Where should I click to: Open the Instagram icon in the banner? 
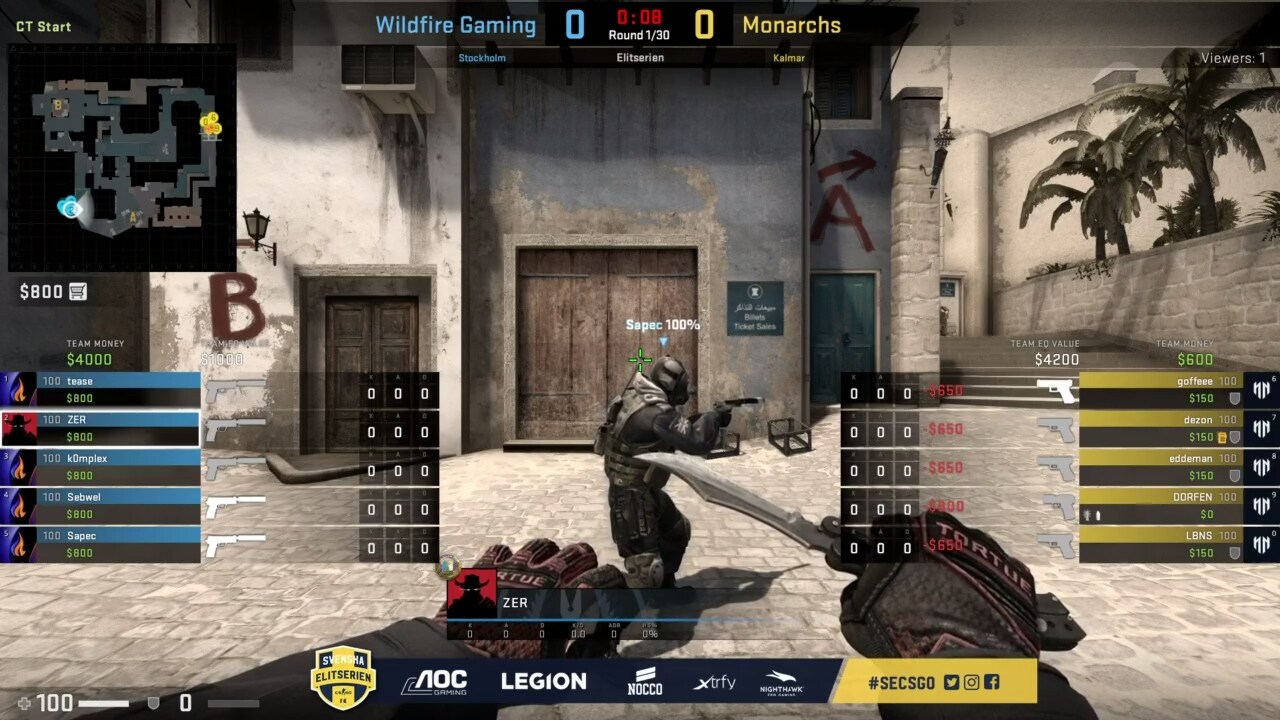971,682
